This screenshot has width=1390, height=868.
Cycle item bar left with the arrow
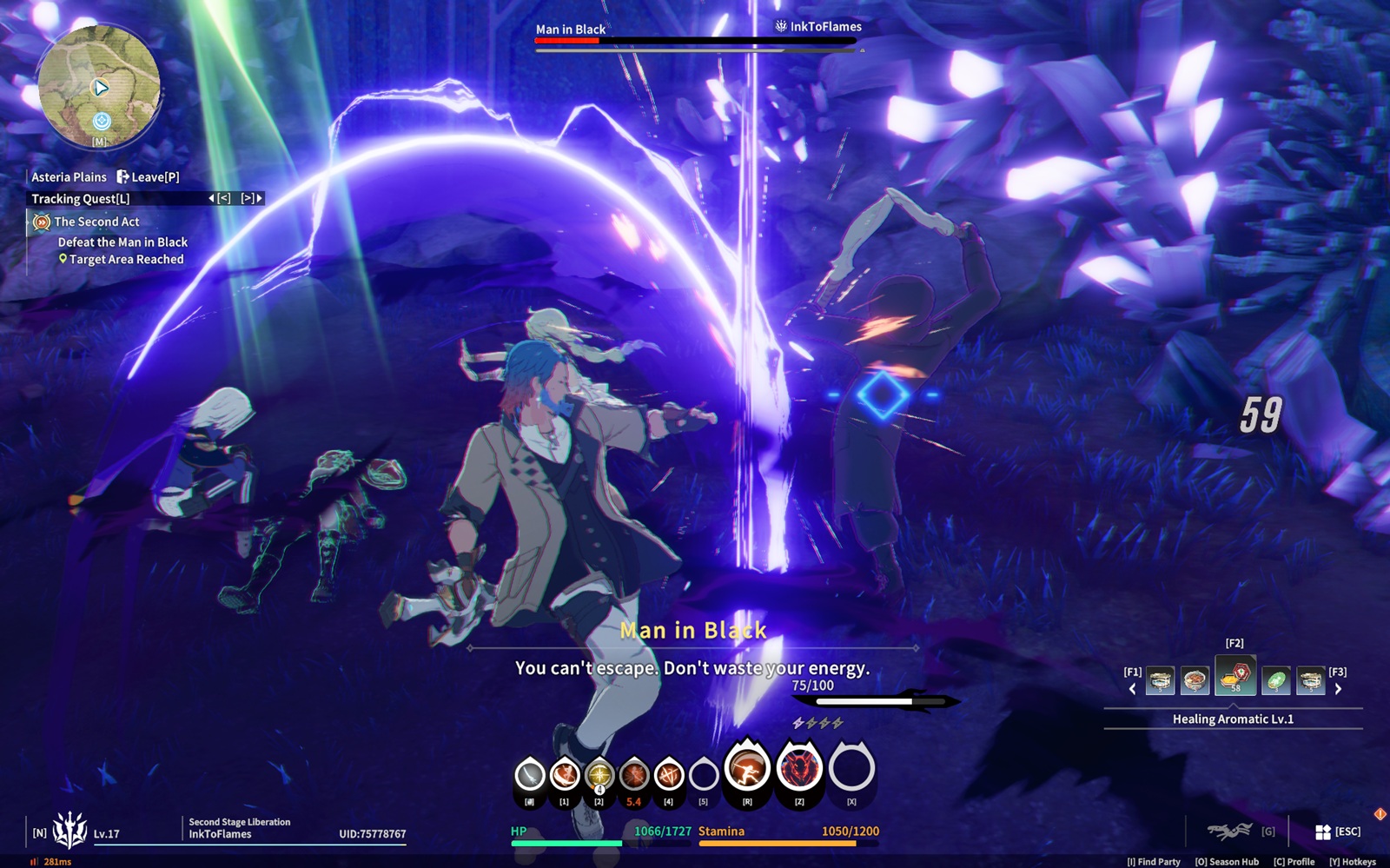point(1132,689)
